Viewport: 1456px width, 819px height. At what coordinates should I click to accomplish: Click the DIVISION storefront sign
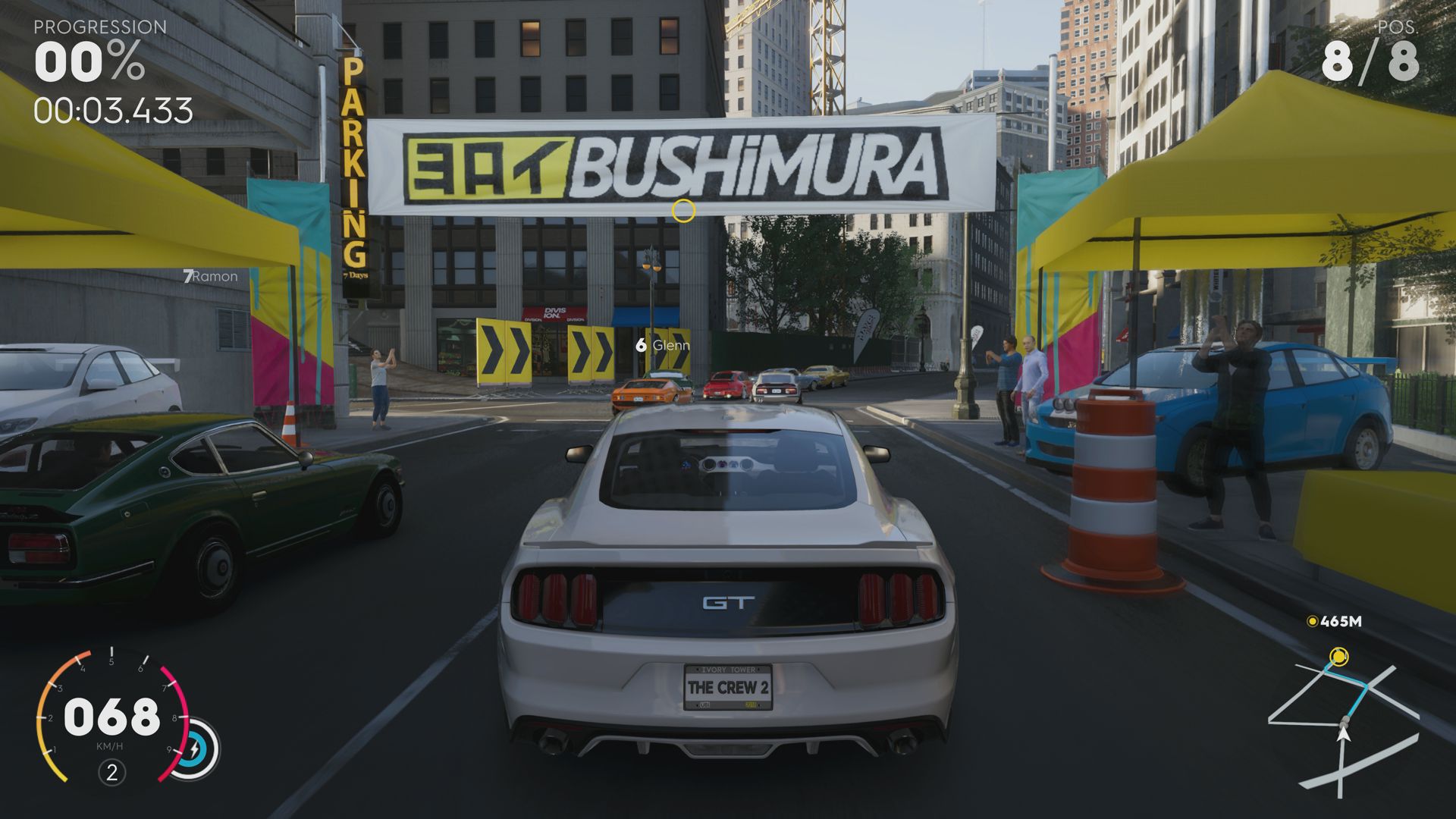(x=555, y=312)
